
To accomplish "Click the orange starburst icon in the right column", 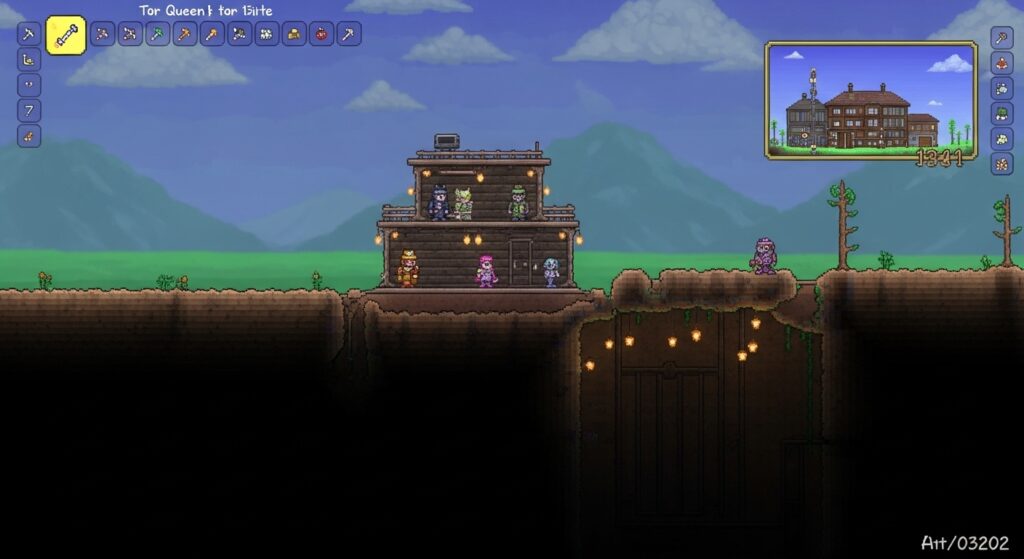I will [1002, 163].
